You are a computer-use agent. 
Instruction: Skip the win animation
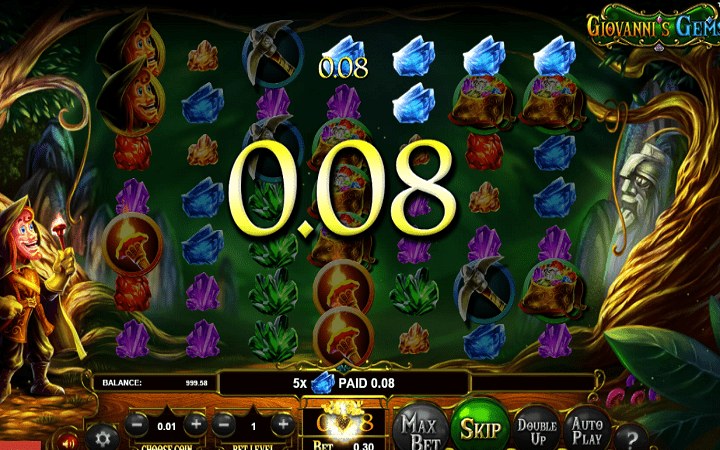tap(480, 427)
